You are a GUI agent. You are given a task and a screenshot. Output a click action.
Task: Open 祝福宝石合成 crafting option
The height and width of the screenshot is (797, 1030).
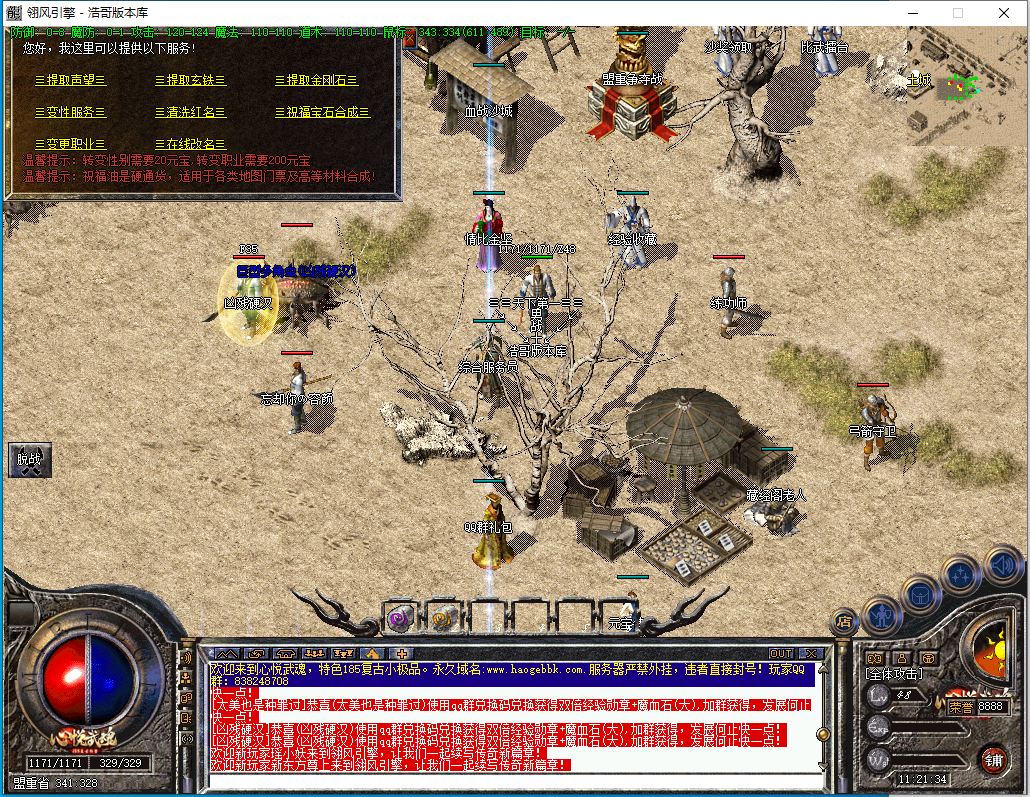tap(322, 112)
